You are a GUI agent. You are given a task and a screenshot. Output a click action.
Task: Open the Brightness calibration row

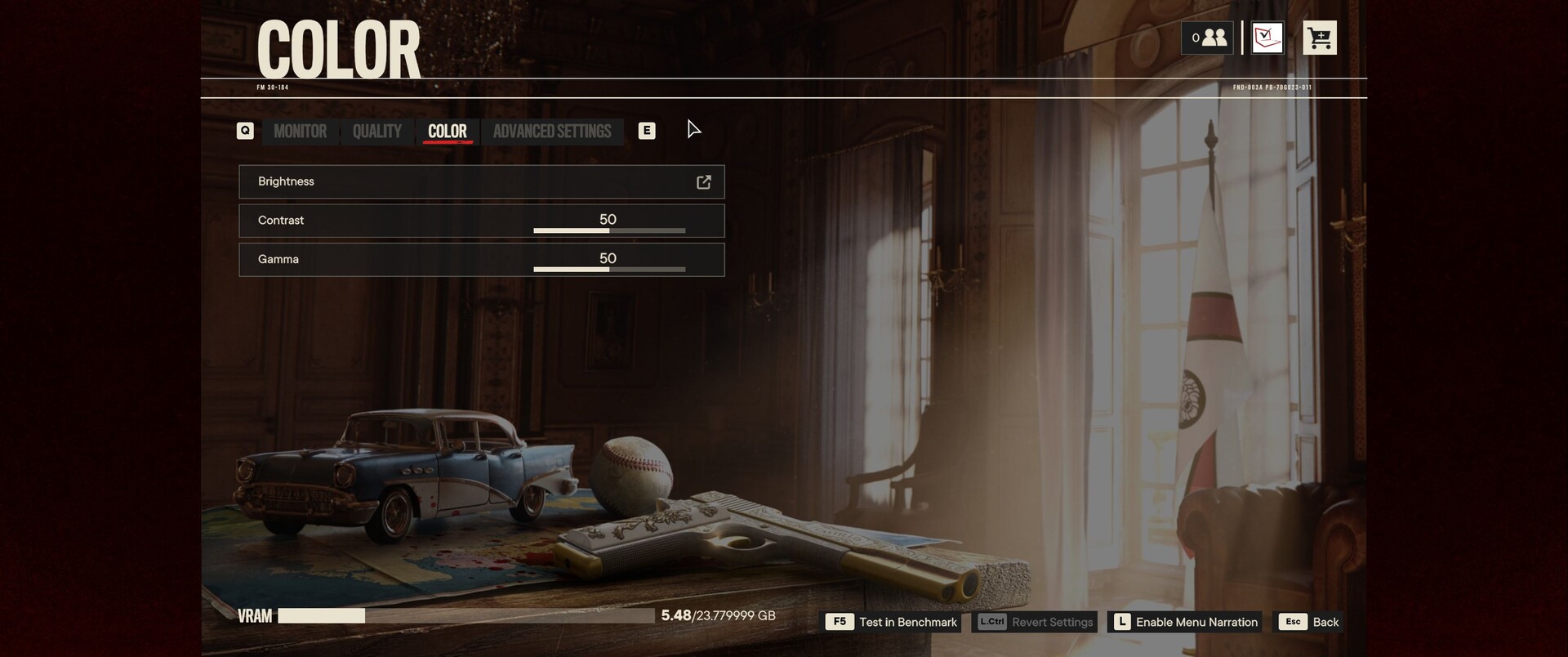coord(481,181)
